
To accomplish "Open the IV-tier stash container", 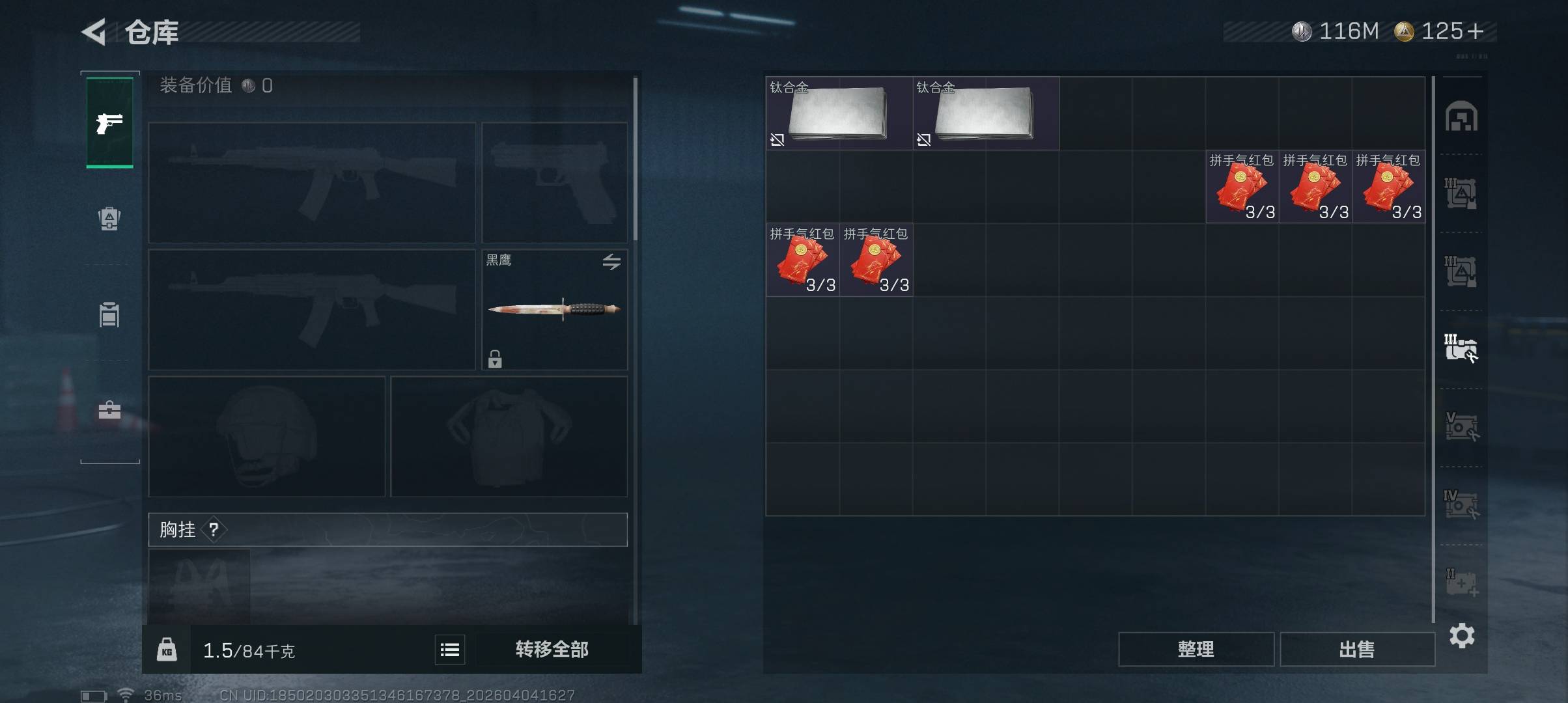I will [1461, 504].
